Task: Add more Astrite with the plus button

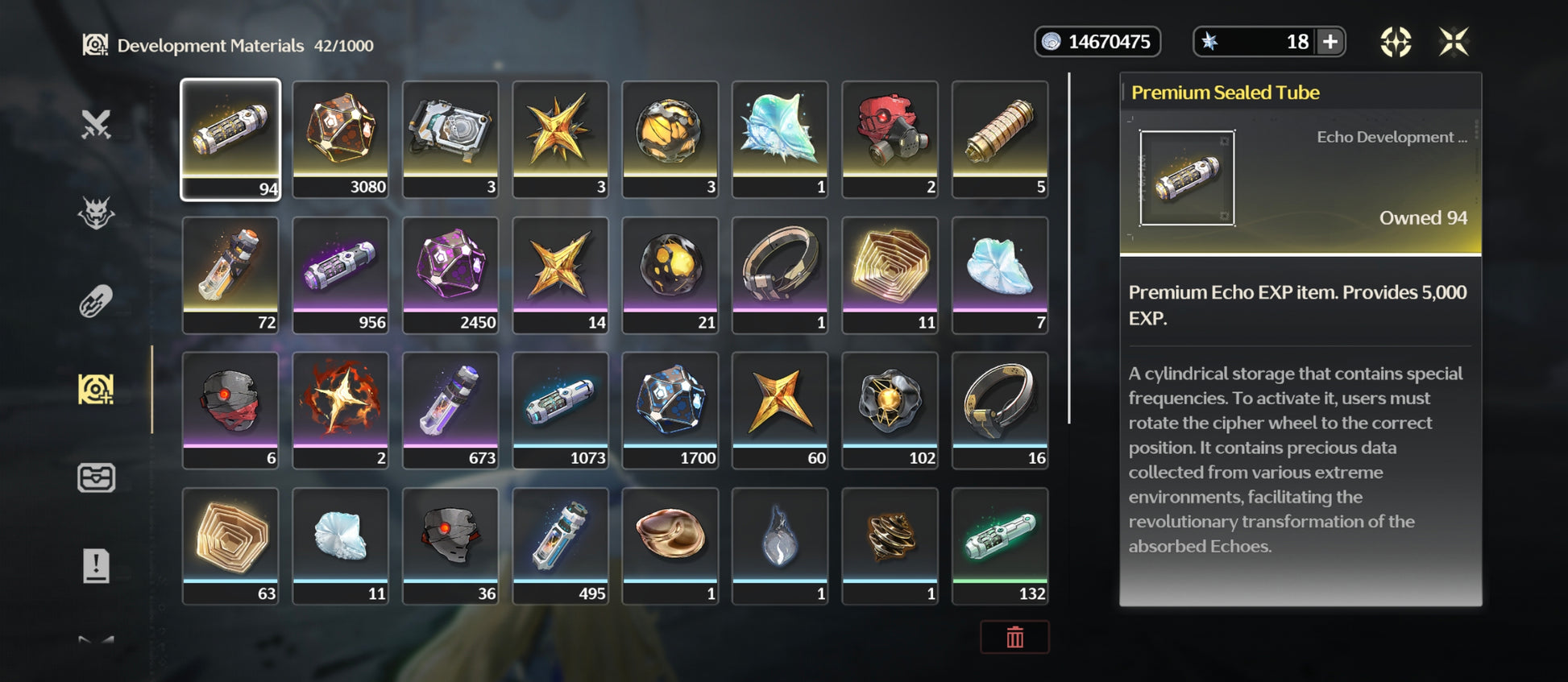Action: 1330,42
